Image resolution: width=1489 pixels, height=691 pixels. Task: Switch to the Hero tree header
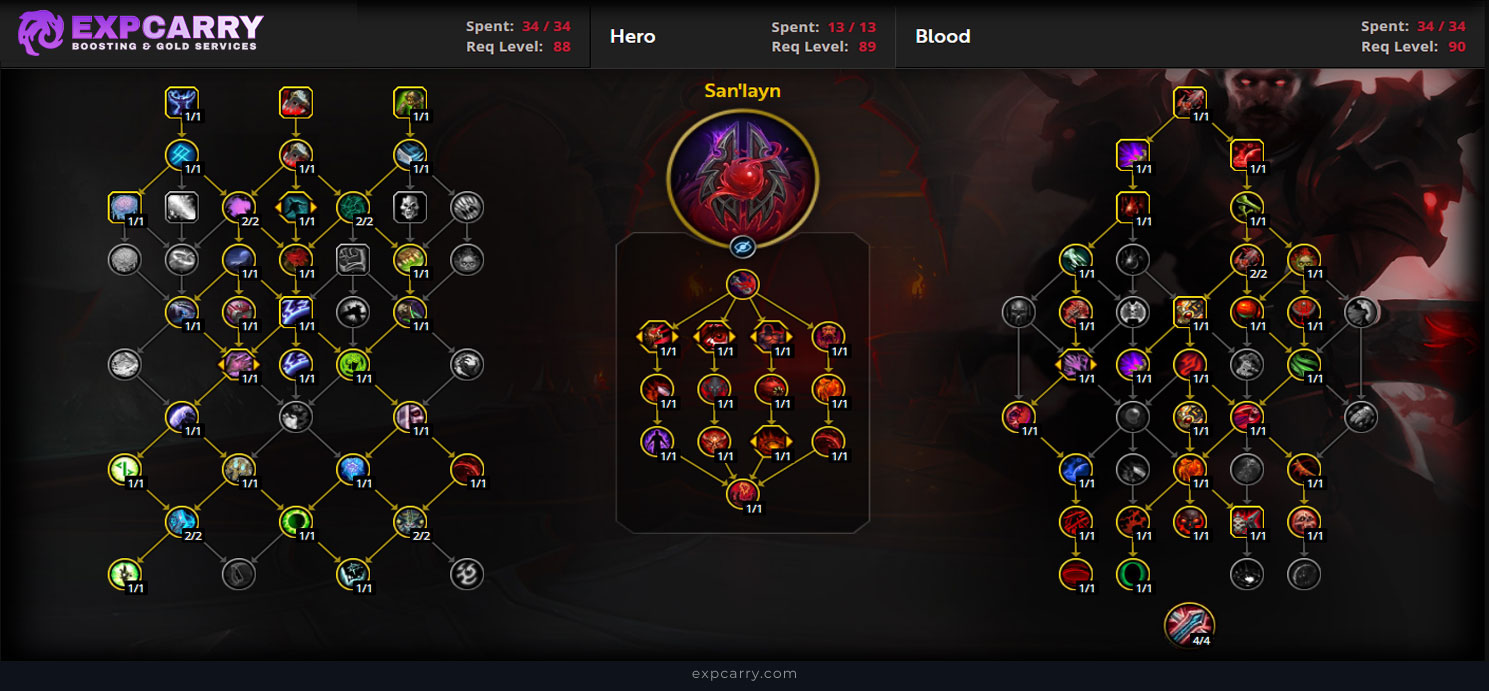click(633, 37)
